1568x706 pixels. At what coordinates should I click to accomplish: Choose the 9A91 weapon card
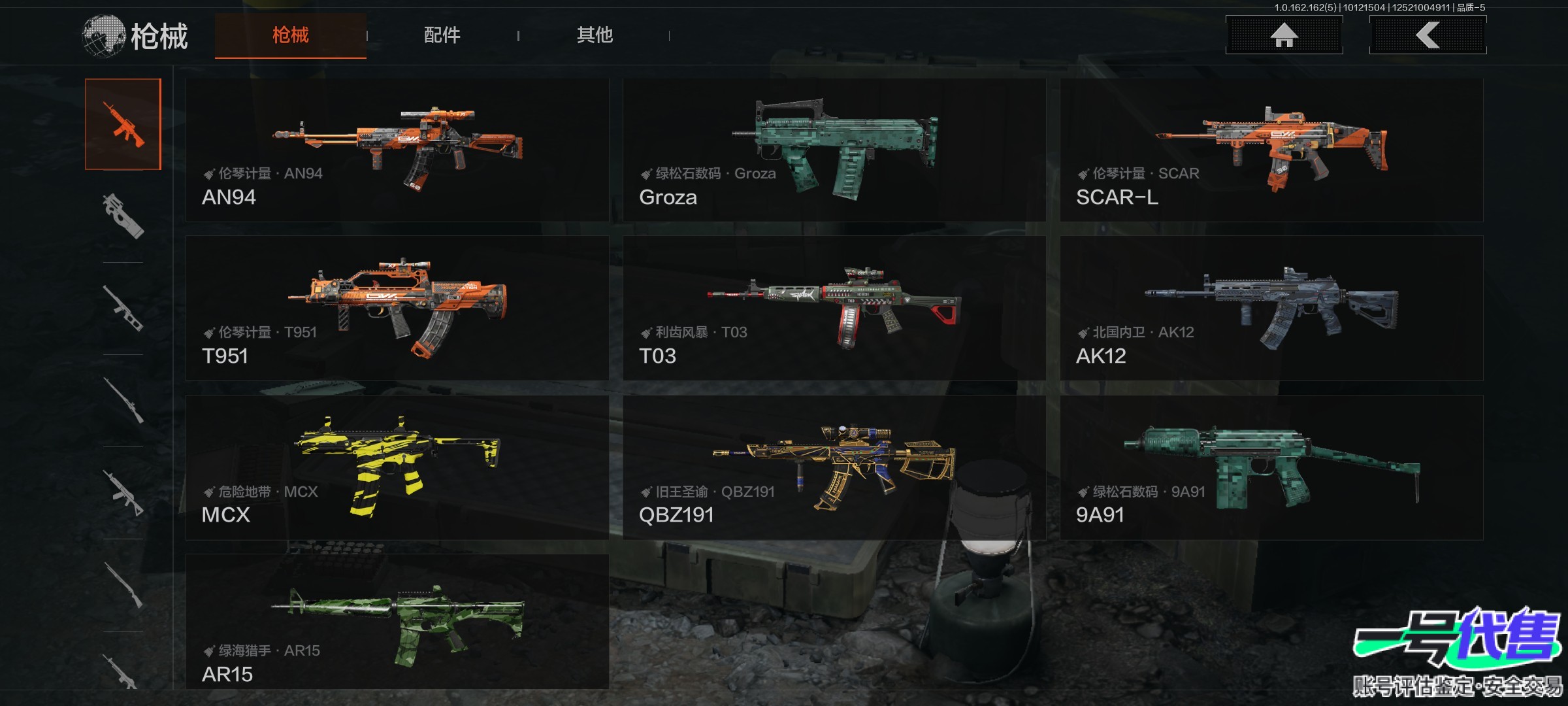(1271, 467)
